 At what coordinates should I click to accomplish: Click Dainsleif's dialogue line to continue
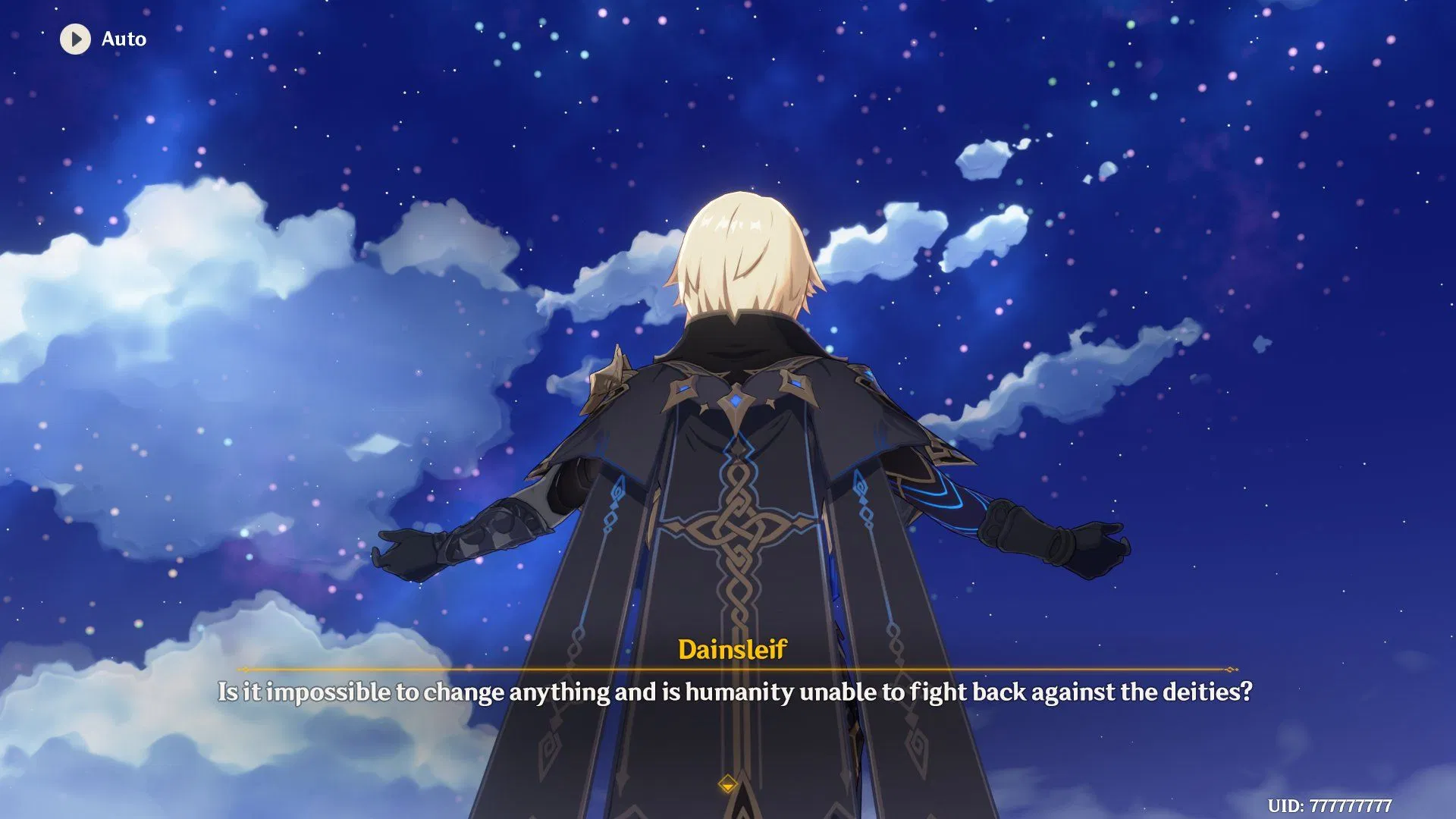point(728,692)
